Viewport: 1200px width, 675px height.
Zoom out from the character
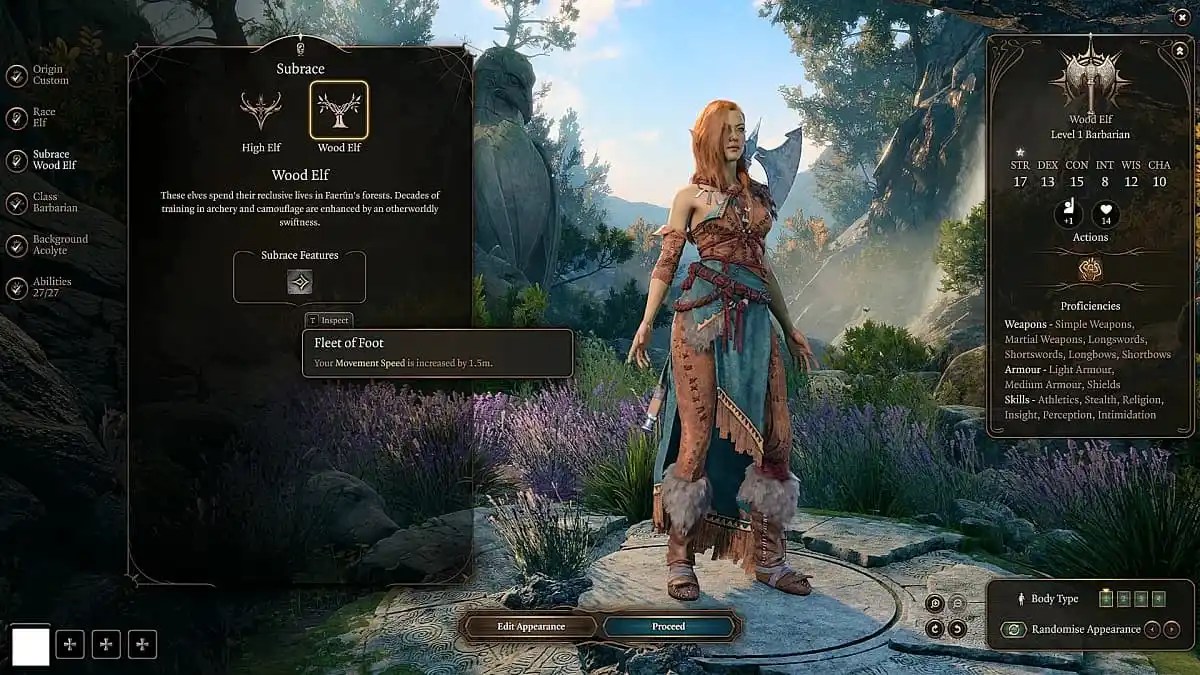[957, 603]
